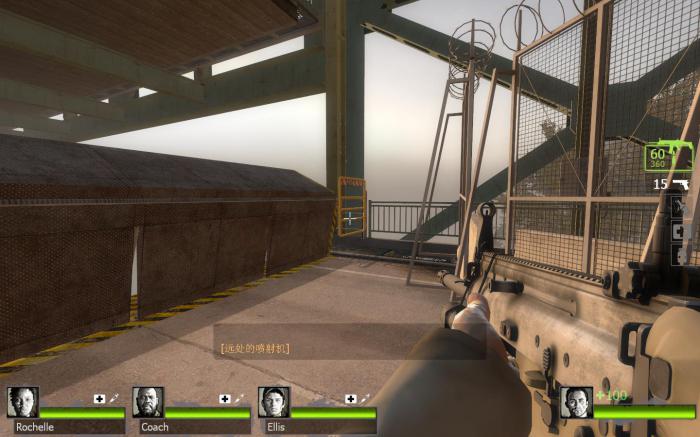Select the pills slot below the medkit

point(681,254)
